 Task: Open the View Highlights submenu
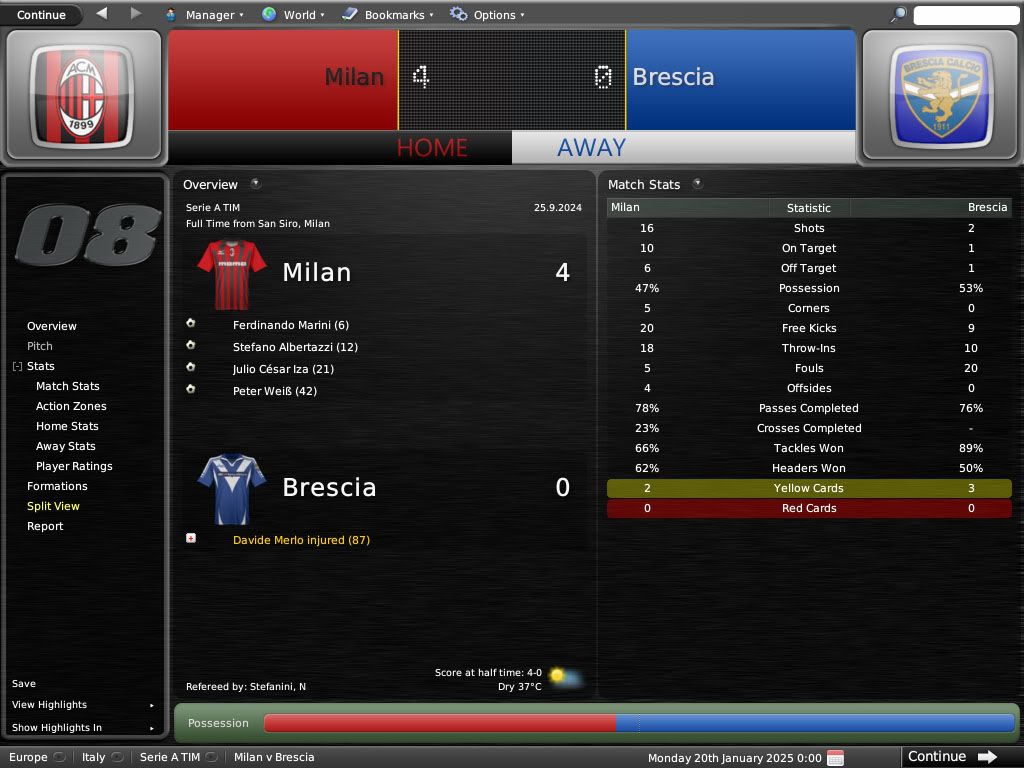tap(50, 705)
